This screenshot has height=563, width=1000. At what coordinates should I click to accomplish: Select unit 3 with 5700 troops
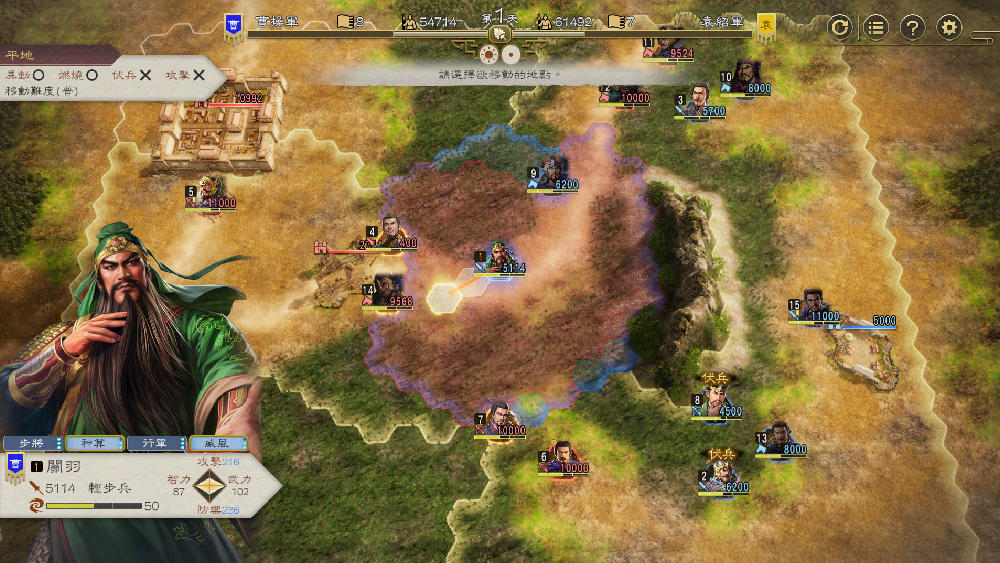click(699, 102)
